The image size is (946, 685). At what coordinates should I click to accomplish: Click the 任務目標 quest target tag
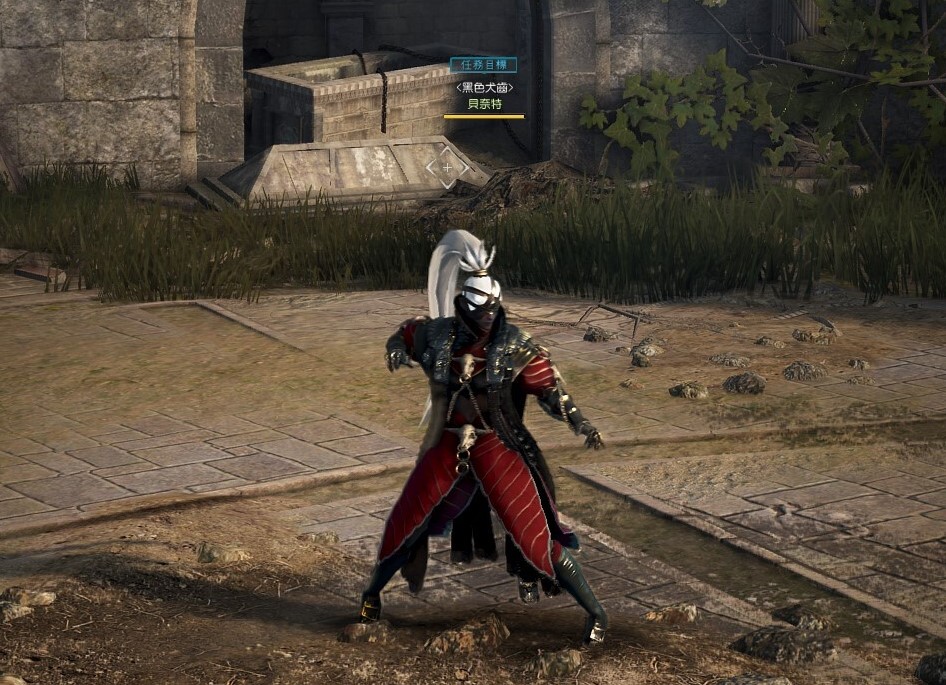[483, 65]
